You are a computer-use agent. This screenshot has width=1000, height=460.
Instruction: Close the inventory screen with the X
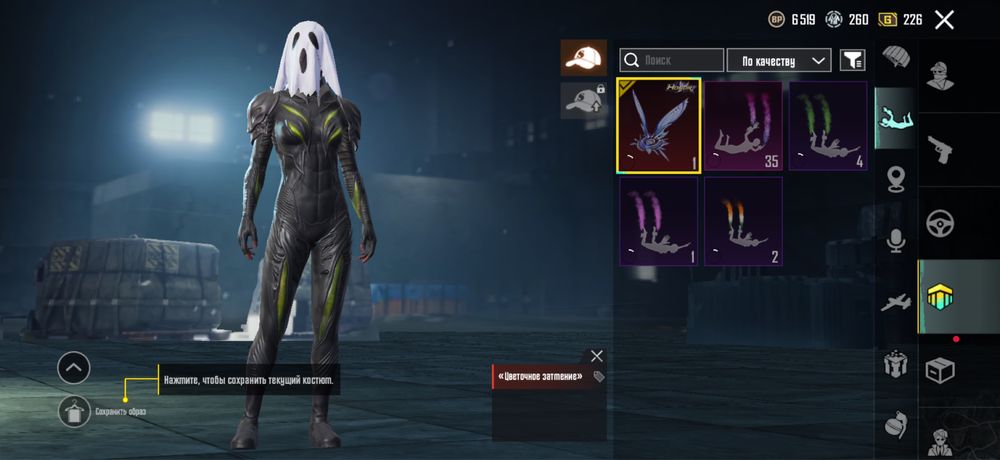point(944,19)
